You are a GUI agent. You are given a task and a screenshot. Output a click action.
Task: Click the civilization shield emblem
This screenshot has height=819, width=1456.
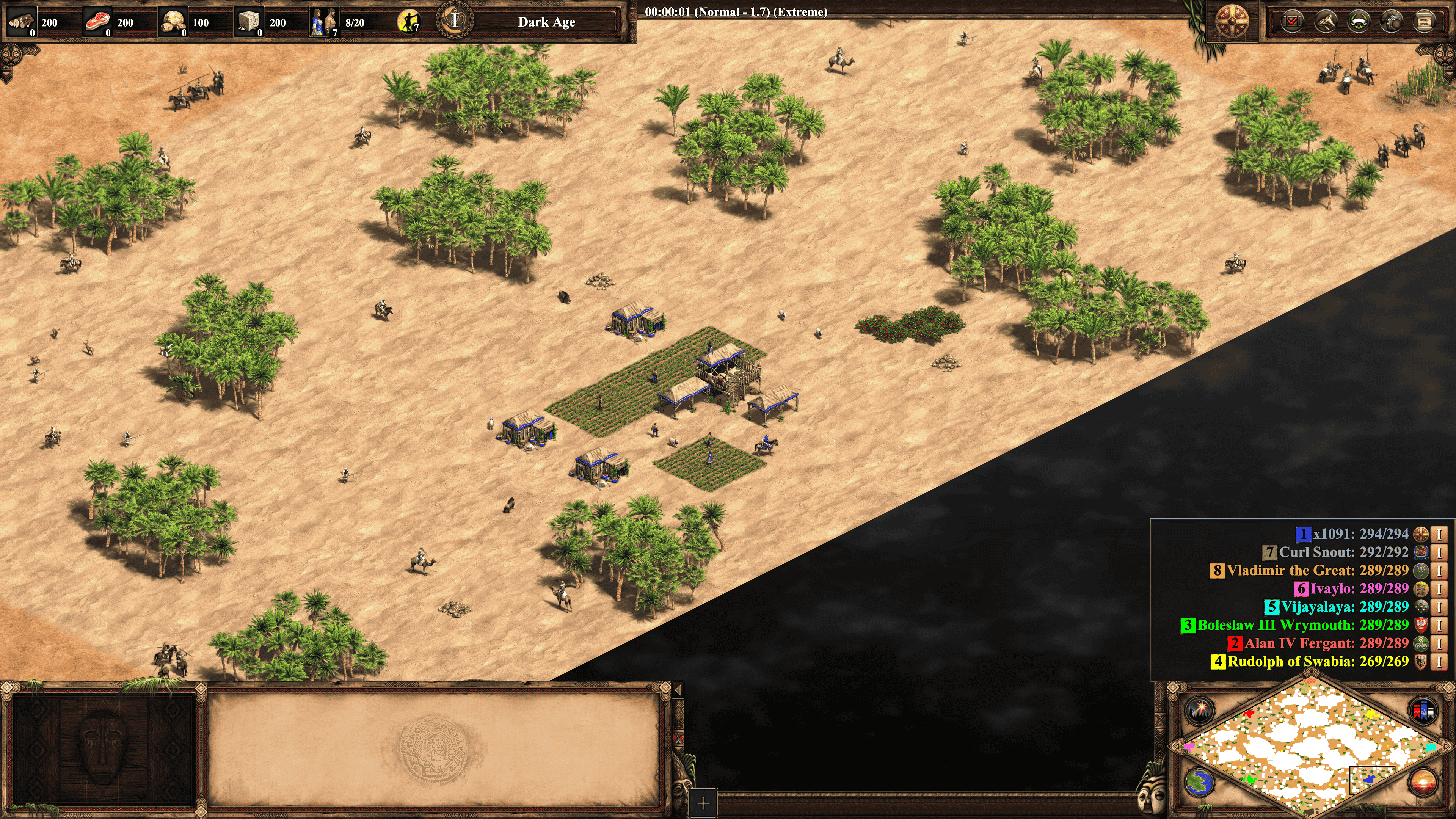(1232, 22)
